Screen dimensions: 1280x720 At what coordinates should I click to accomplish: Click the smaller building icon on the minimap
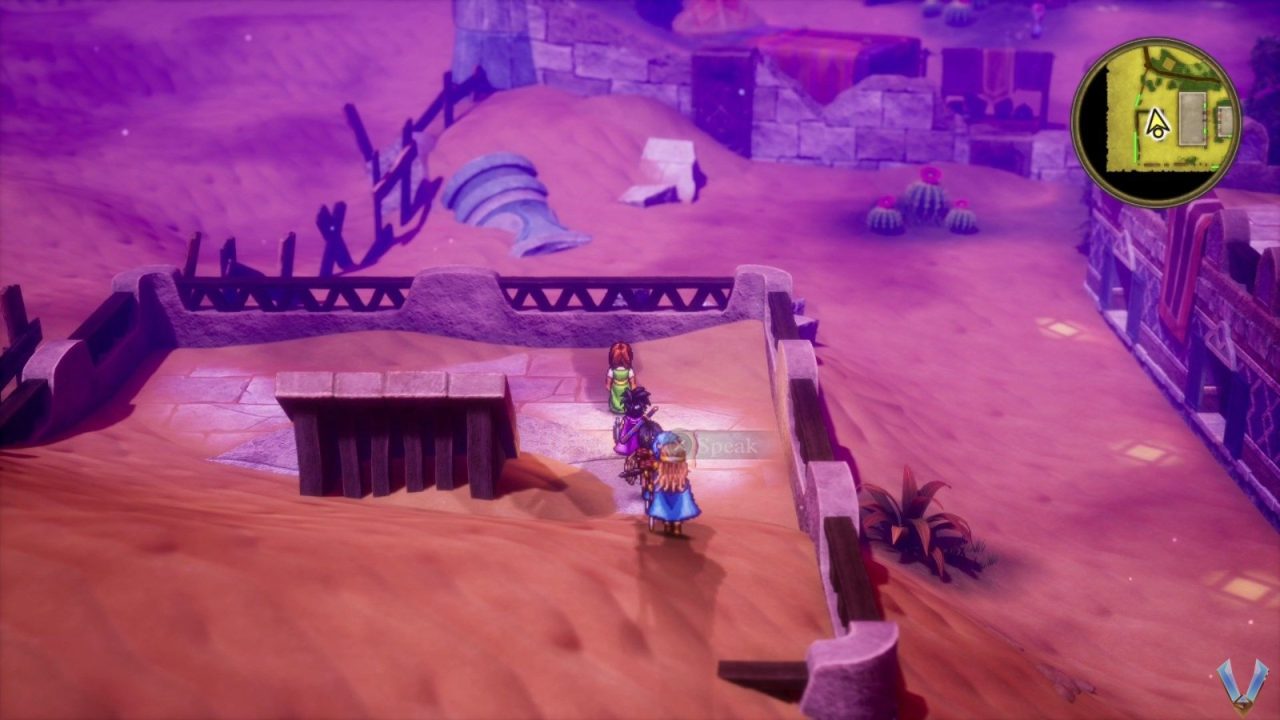pos(1224,121)
